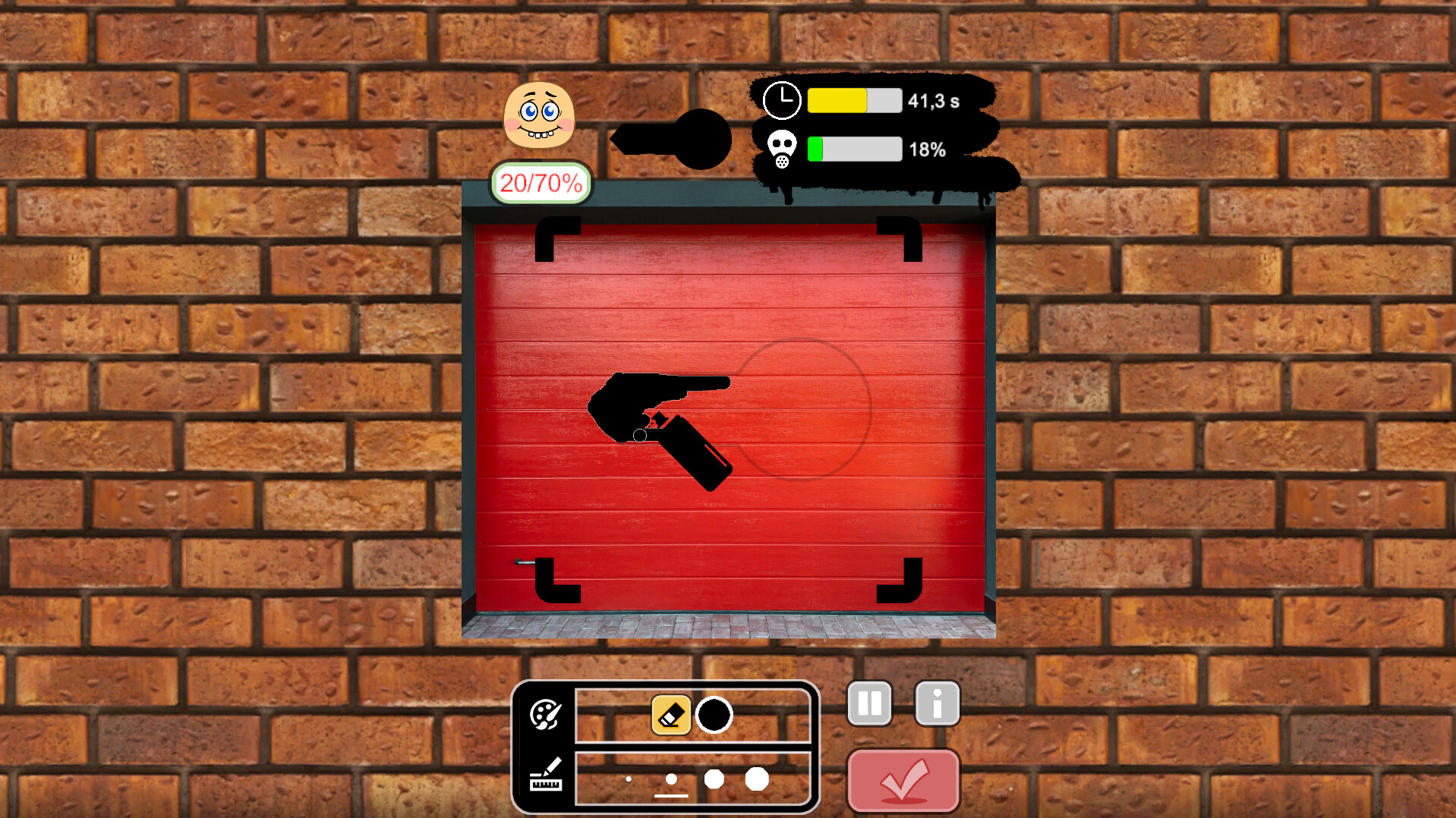The width and height of the screenshot is (1456, 818).
Task: Select the Eraser tool
Action: (x=671, y=714)
